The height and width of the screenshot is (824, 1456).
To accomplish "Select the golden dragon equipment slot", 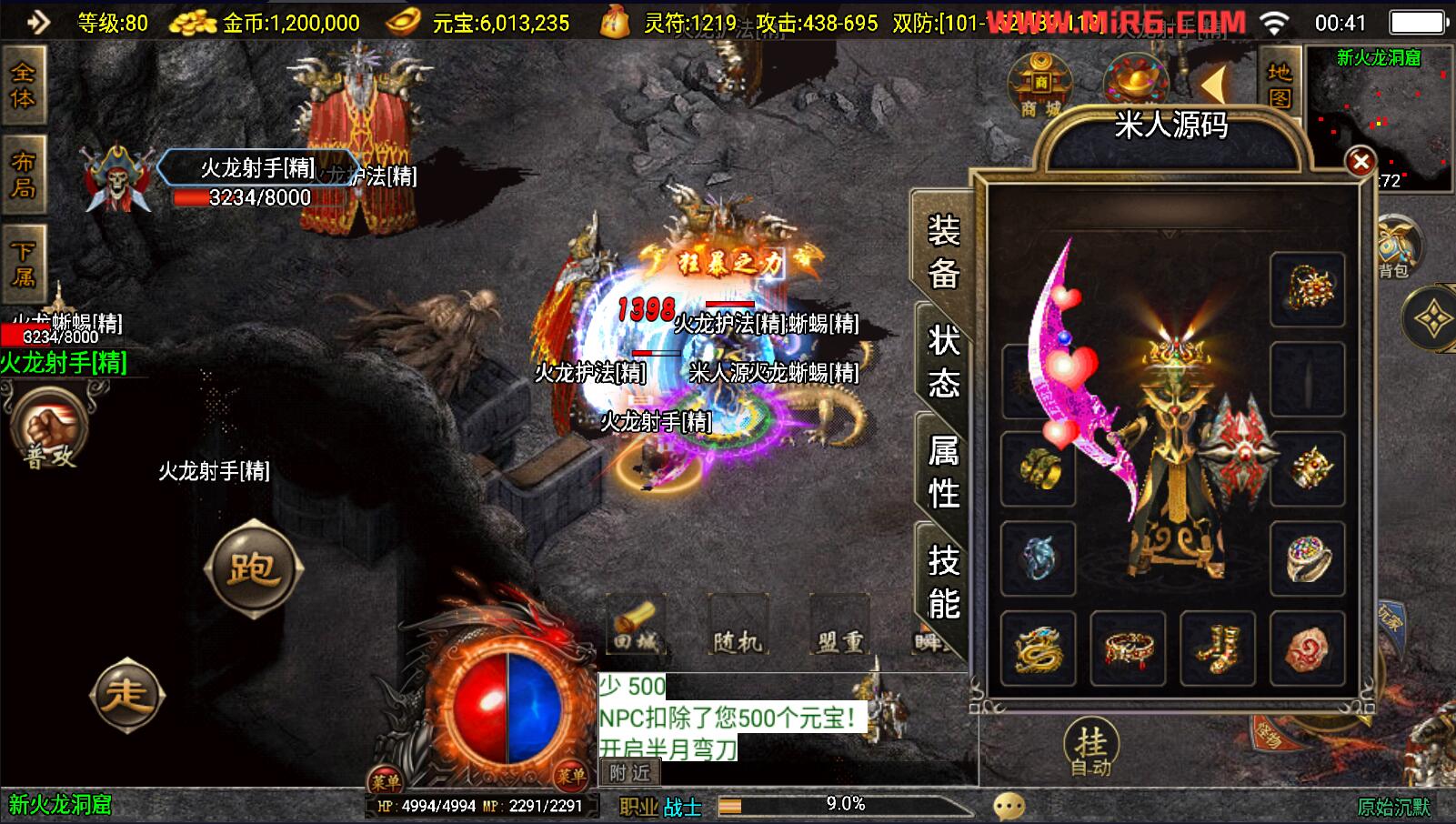I will tap(1038, 648).
